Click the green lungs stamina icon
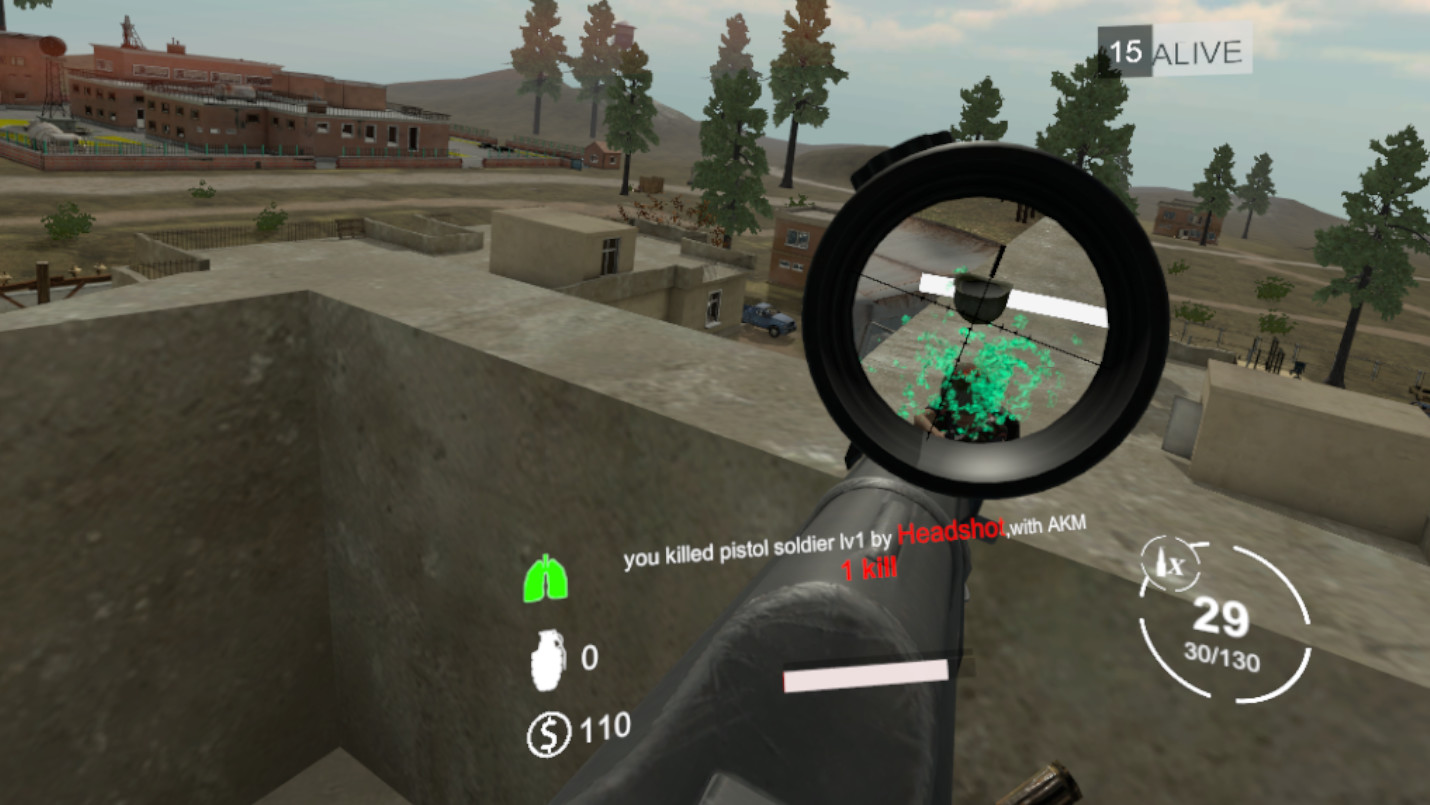1430x805 pixels. [x=546, y=579]
